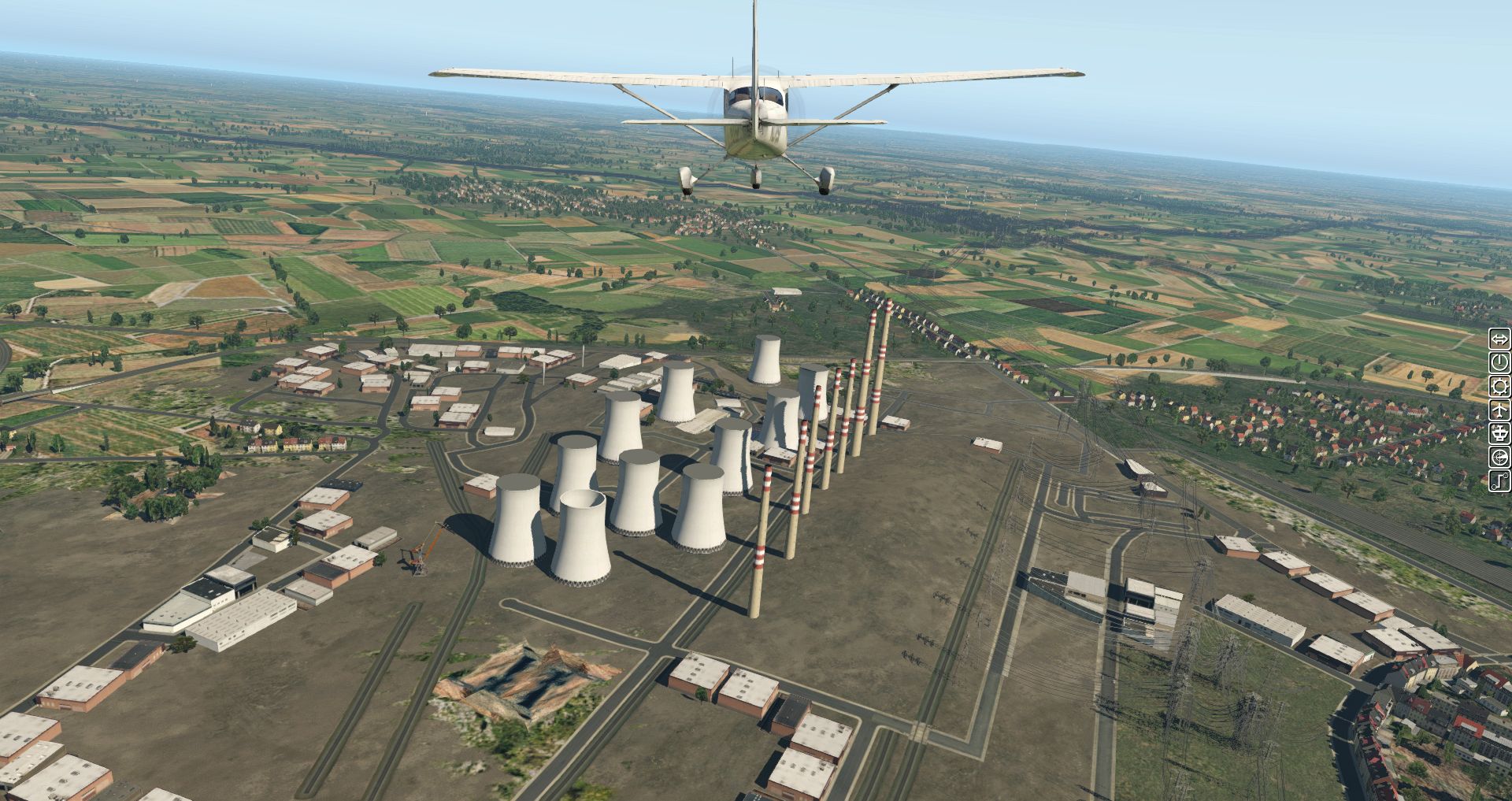This screenshot has height=801, width=1512.
Task: Click the double-arrow icon in the sidebar
Action: pyautogui.click(x=1499, y=339)
